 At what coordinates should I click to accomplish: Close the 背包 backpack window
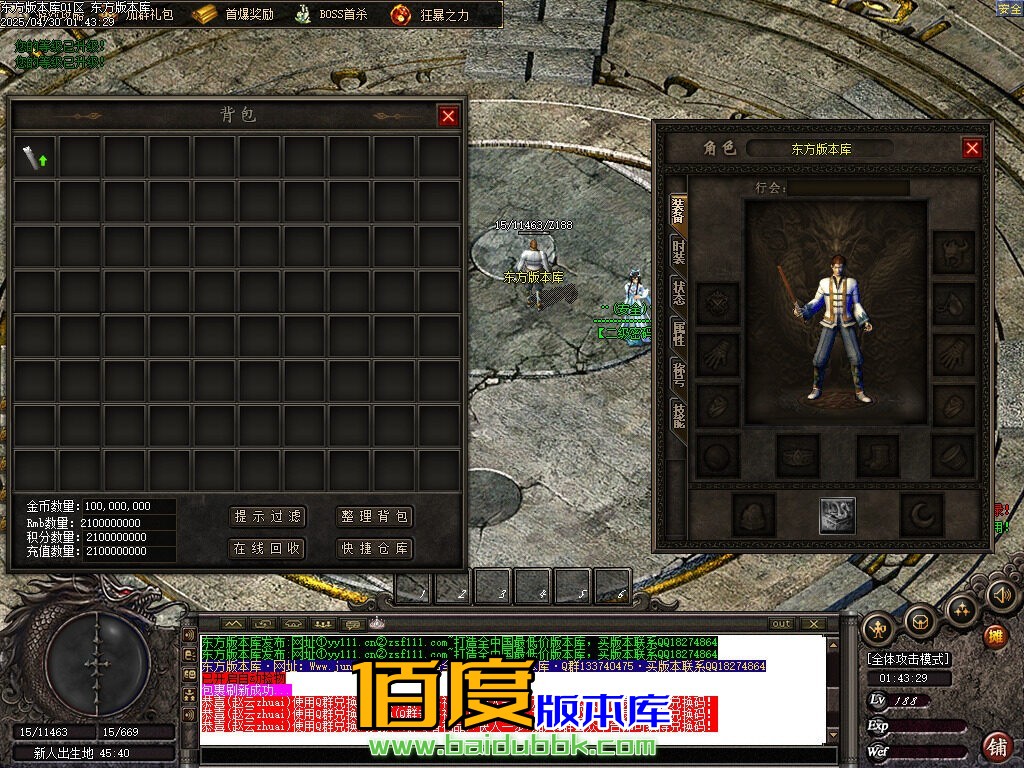[448, 116]
